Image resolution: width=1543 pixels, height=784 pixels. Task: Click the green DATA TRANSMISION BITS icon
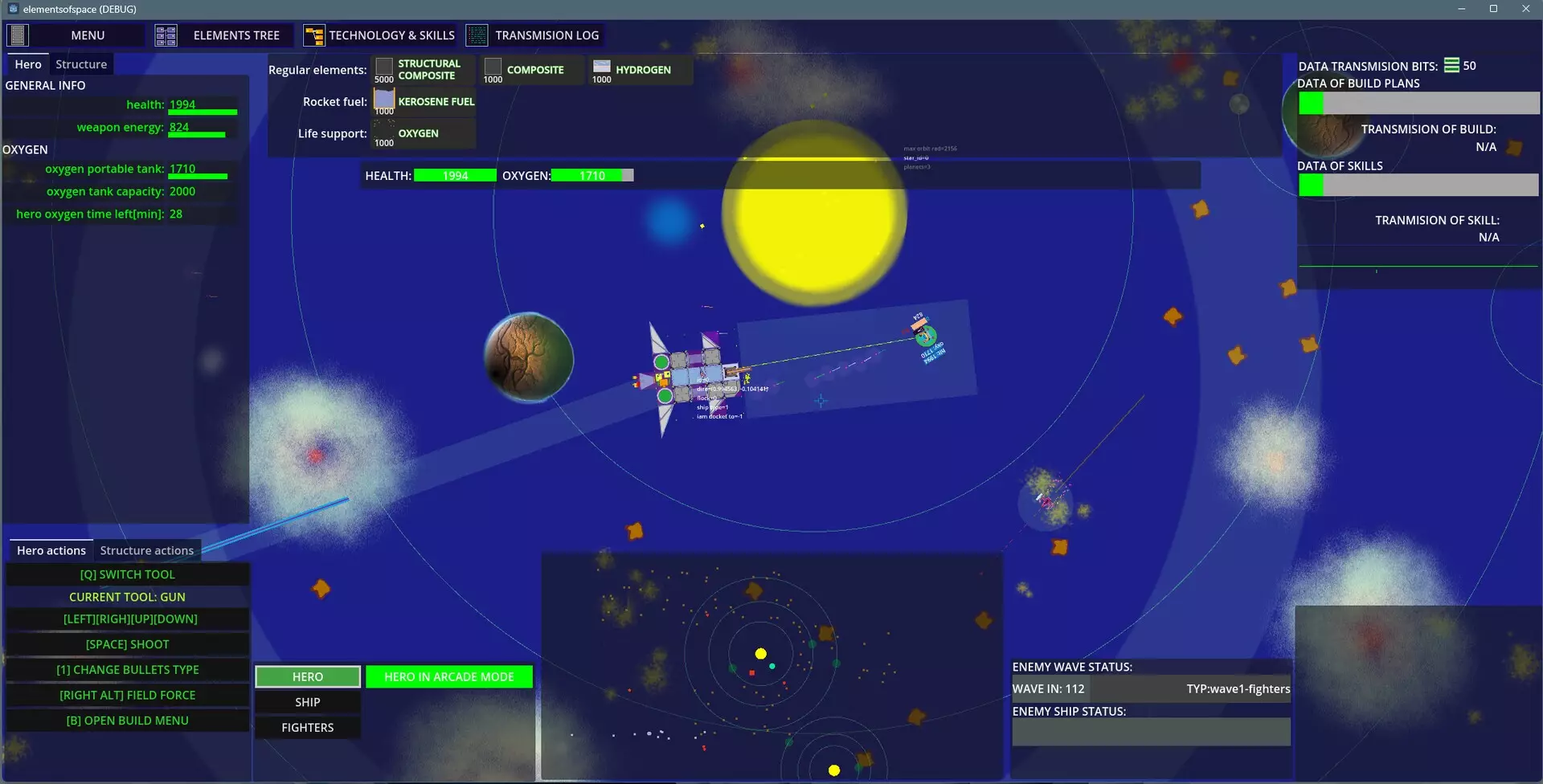(1451, 65)
